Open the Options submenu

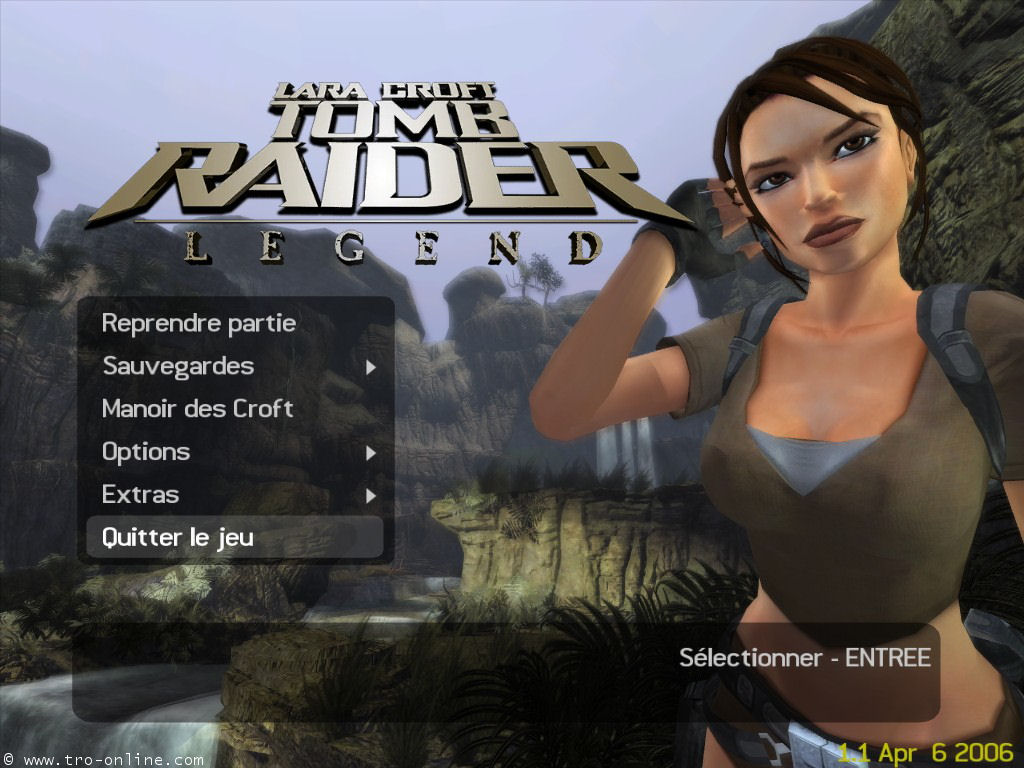pos(146,452)
